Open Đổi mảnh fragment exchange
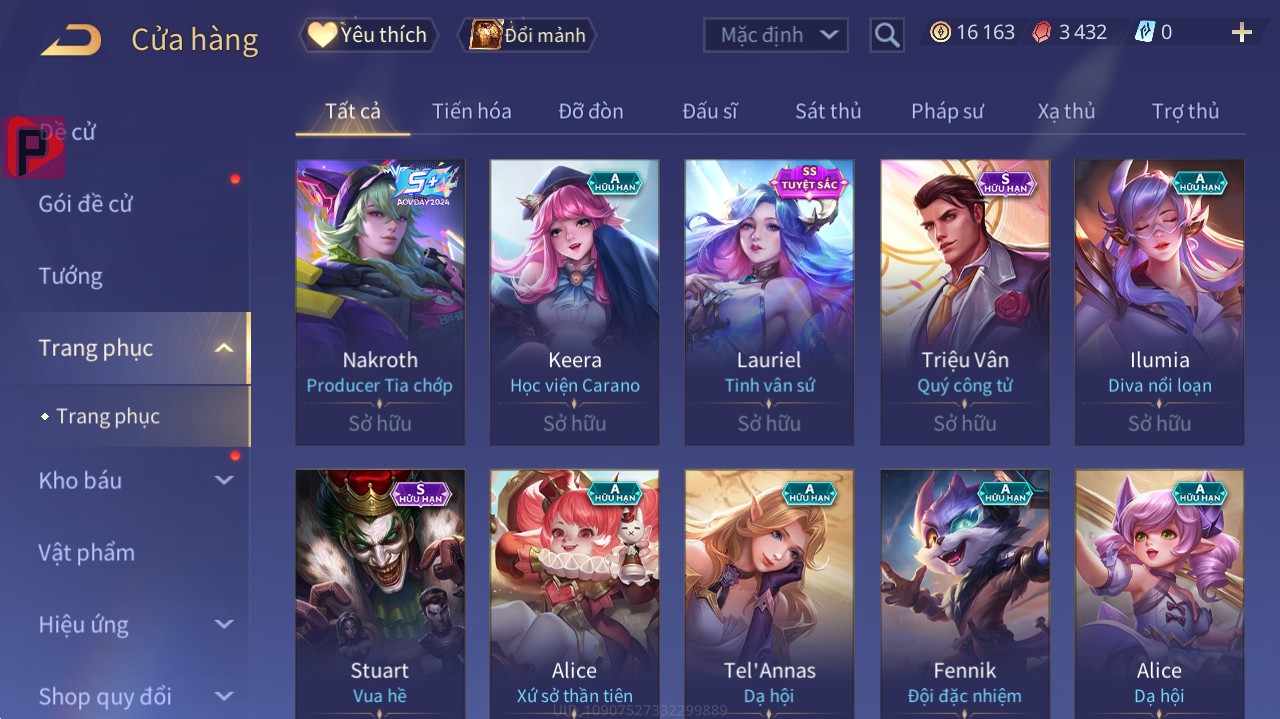This screenshot has height=719, width=1280. click(527, 35)
